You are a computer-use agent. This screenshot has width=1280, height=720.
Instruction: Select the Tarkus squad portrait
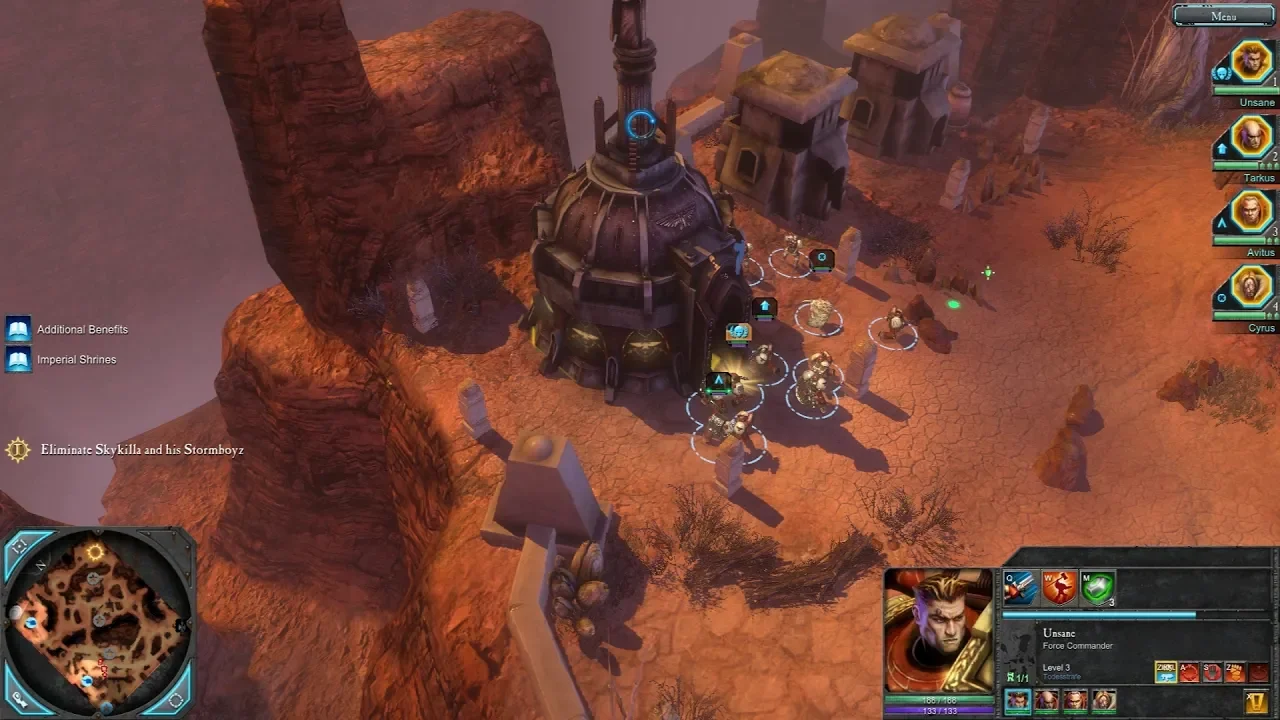tap(1251, 137)
